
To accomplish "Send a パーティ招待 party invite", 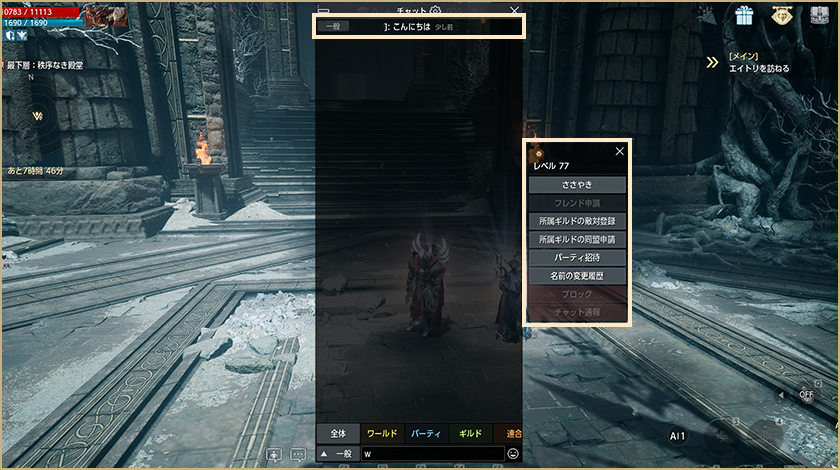I will (577, 258).
